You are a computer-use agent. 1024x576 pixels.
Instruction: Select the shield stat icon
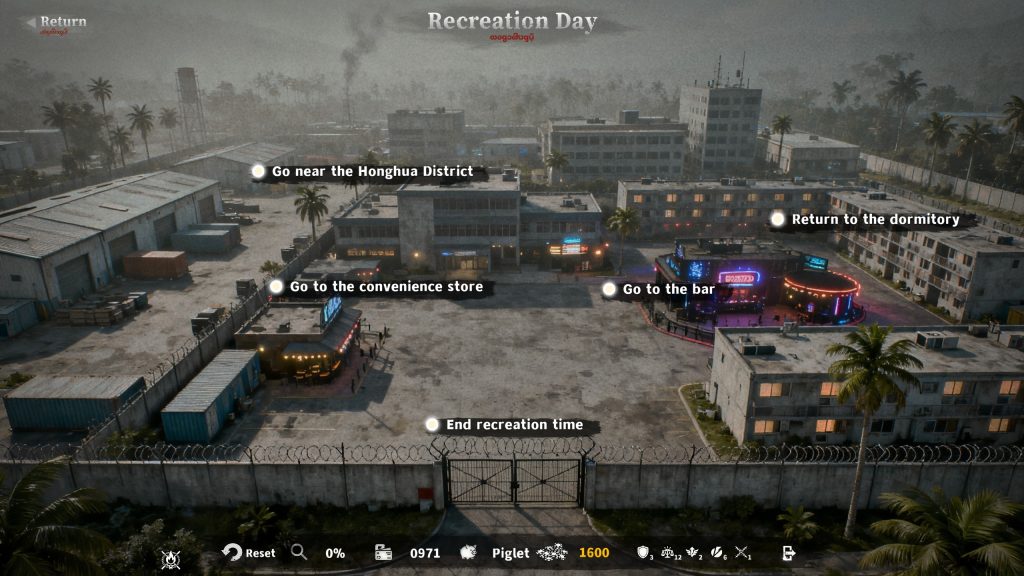(x=643, y=552)
